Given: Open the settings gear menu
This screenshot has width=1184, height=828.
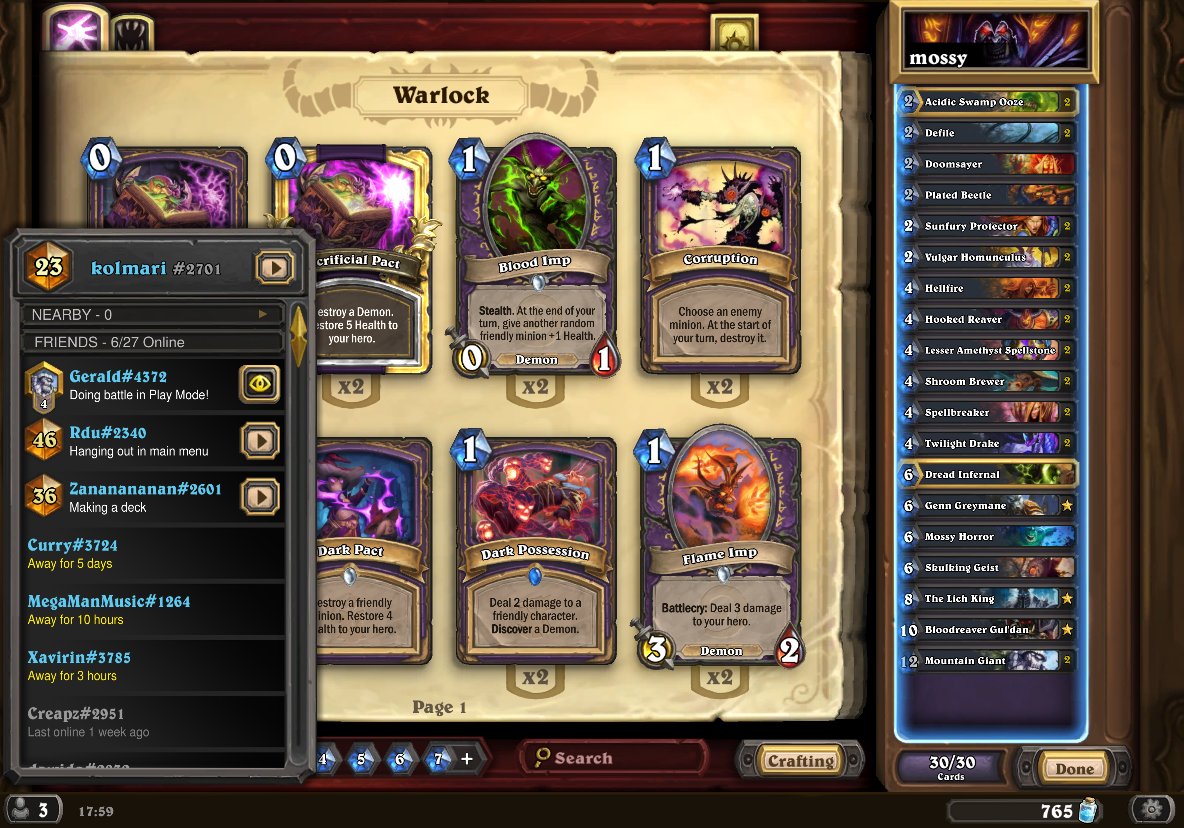Looking at the screenshot, I should coord(1152,809).
